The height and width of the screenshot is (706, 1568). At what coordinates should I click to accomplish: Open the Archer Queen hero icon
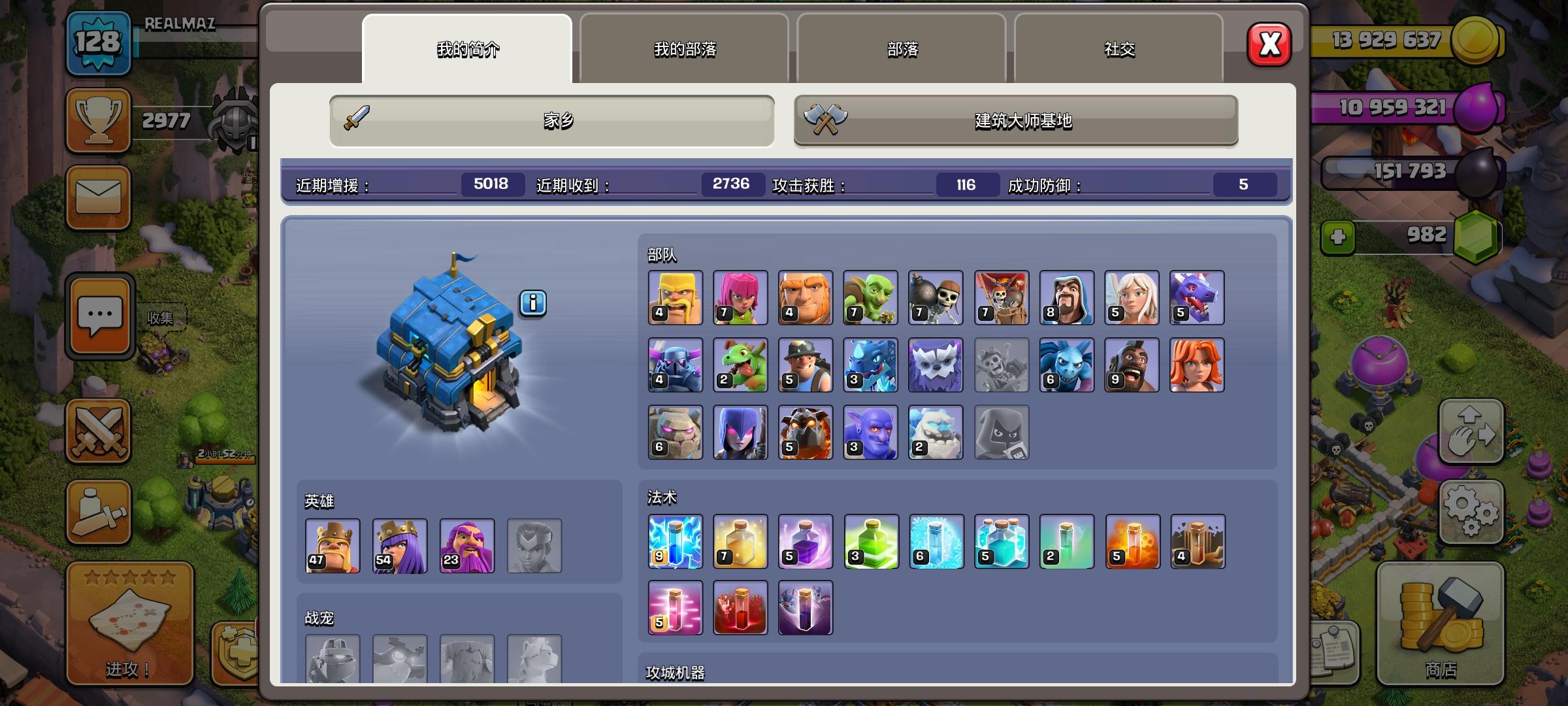[x=399, y=545]
